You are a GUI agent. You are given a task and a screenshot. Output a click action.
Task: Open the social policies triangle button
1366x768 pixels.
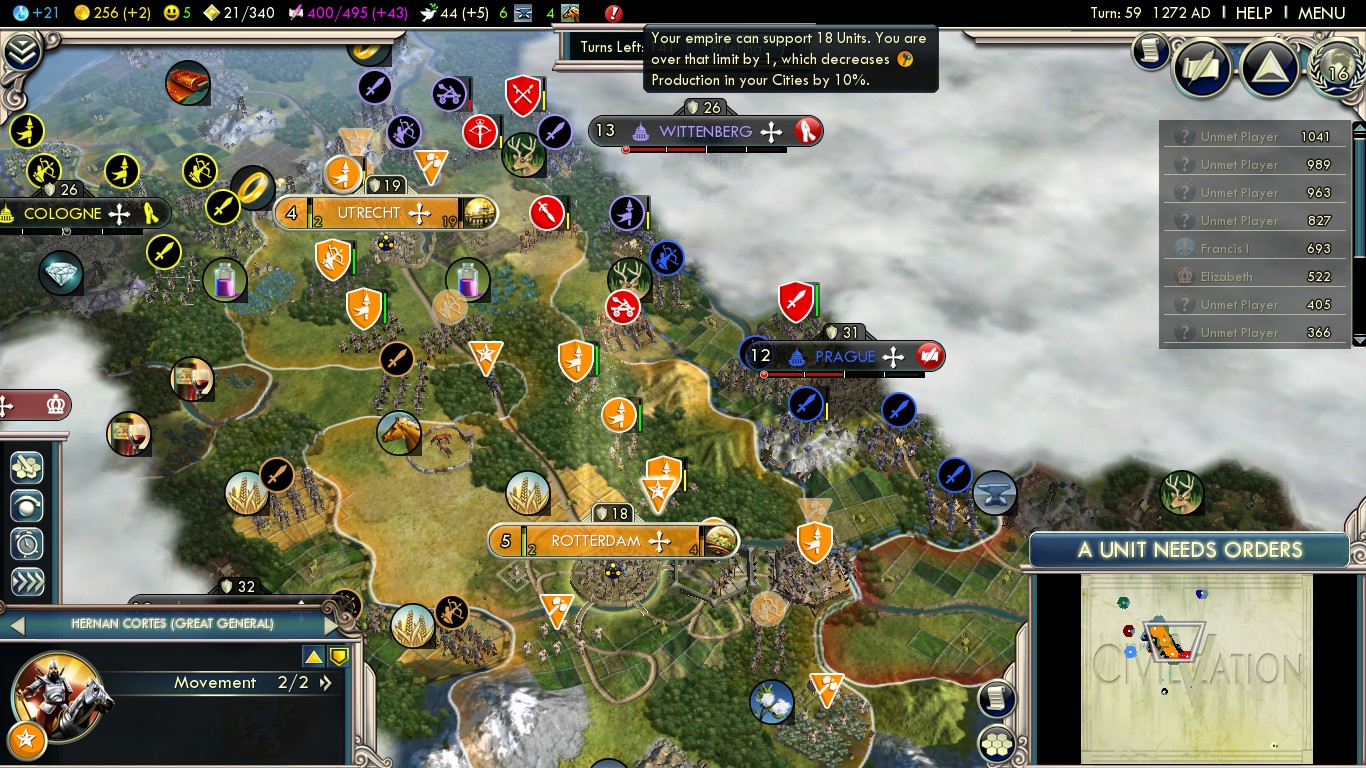1269,67
